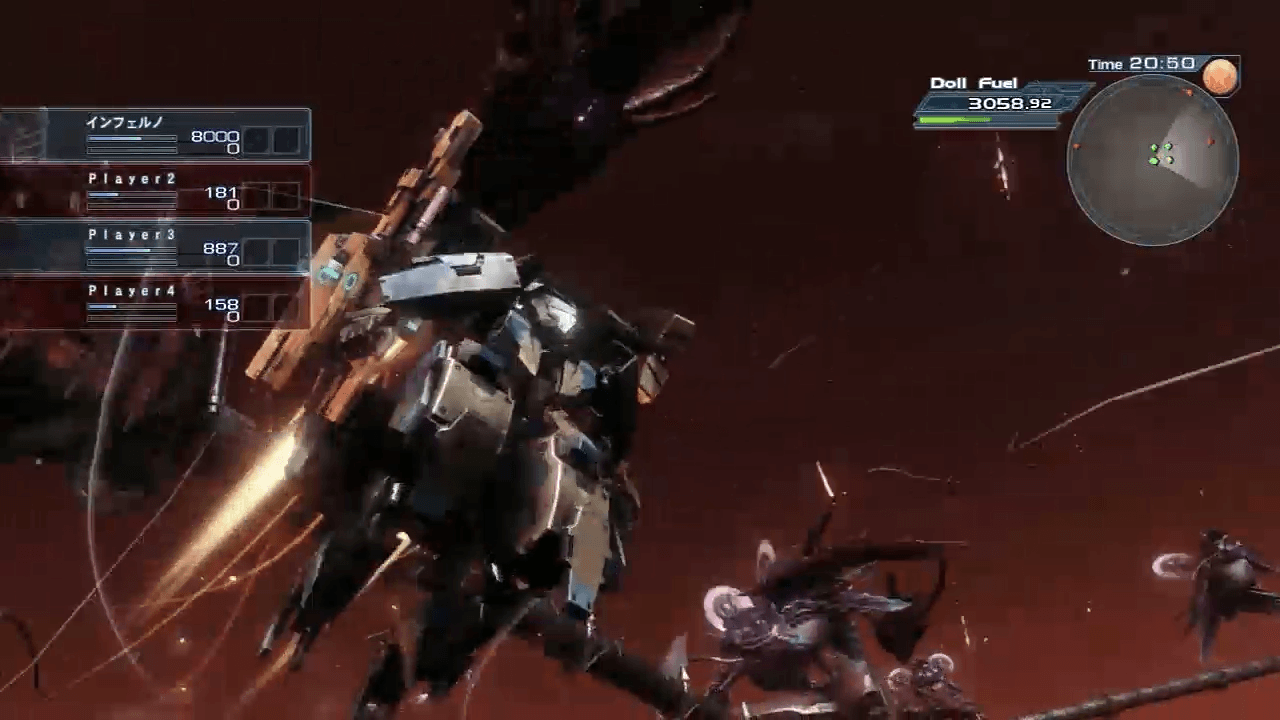Select the インフェルノ party member row

[x=155, y=135]
